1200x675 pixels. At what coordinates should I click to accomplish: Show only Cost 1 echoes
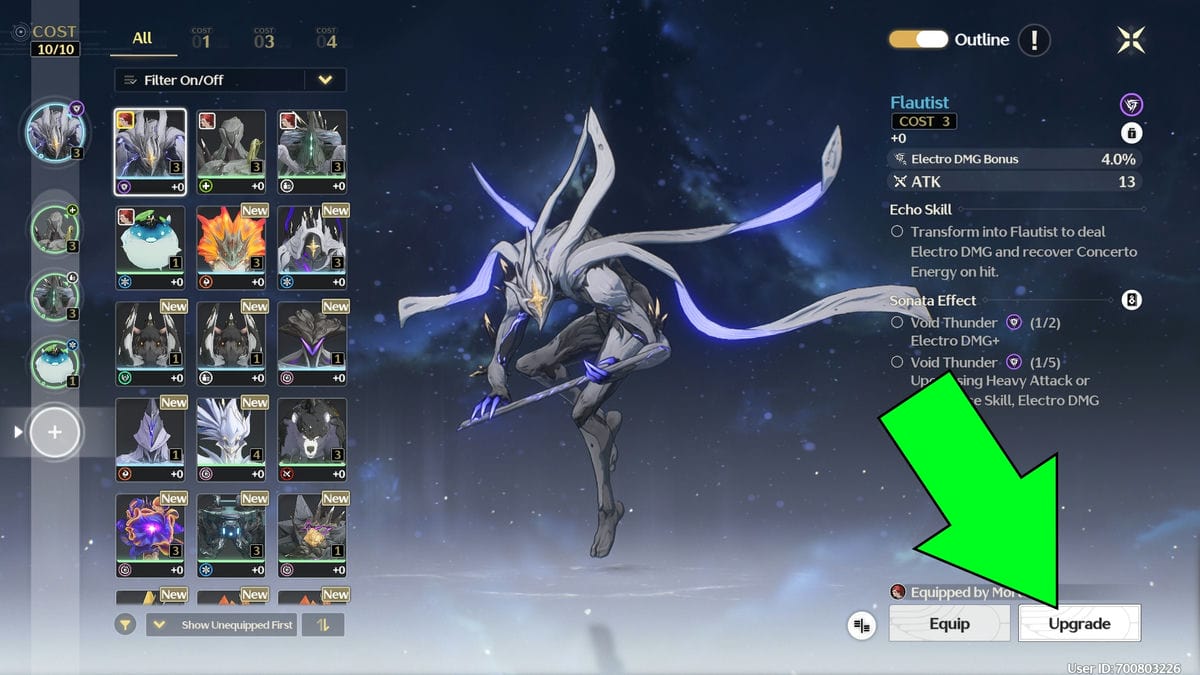(x=201, y=40)
